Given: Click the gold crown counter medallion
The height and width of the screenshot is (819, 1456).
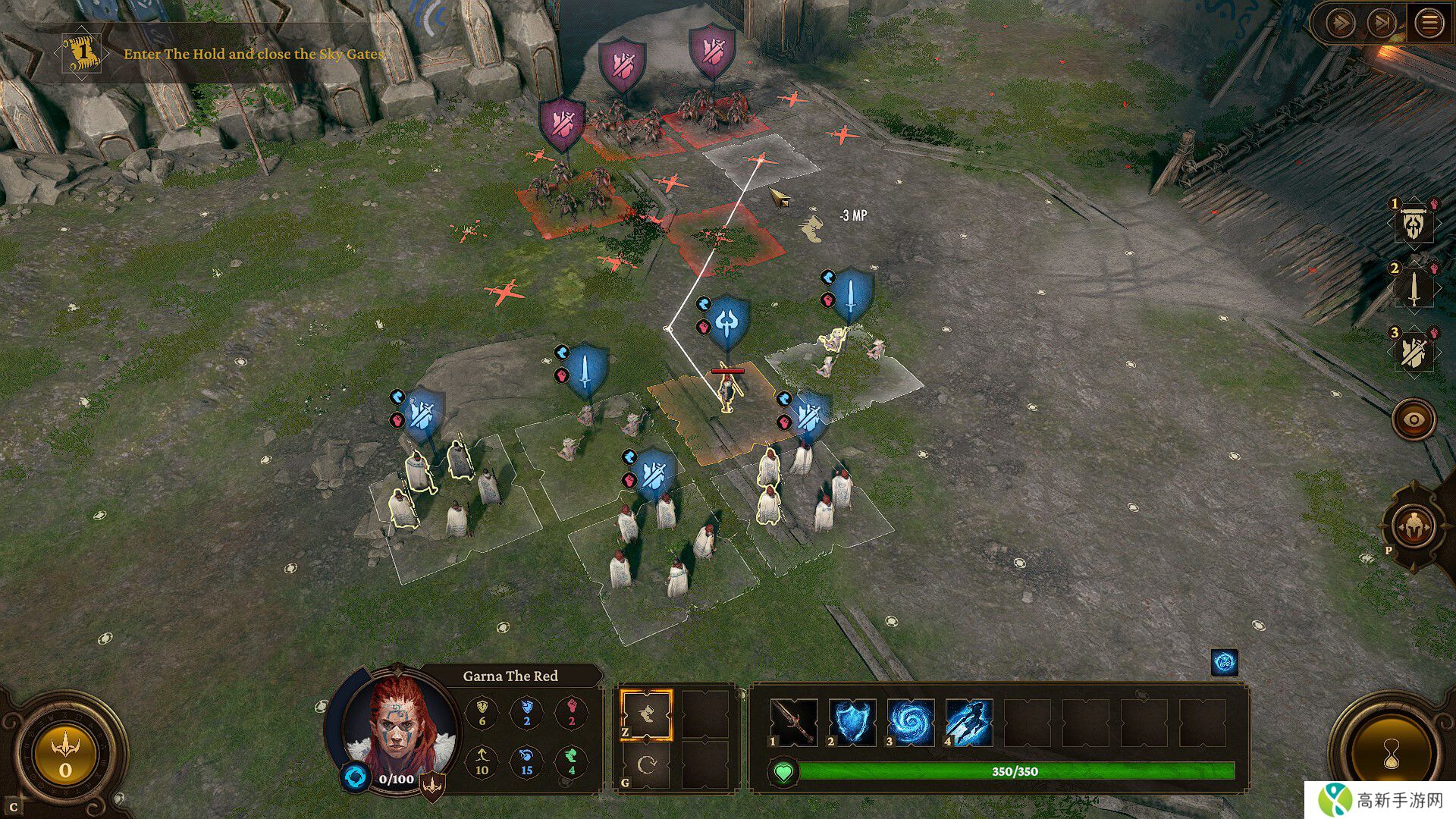Looking at the screenshot, I should (x=65, y=755).
